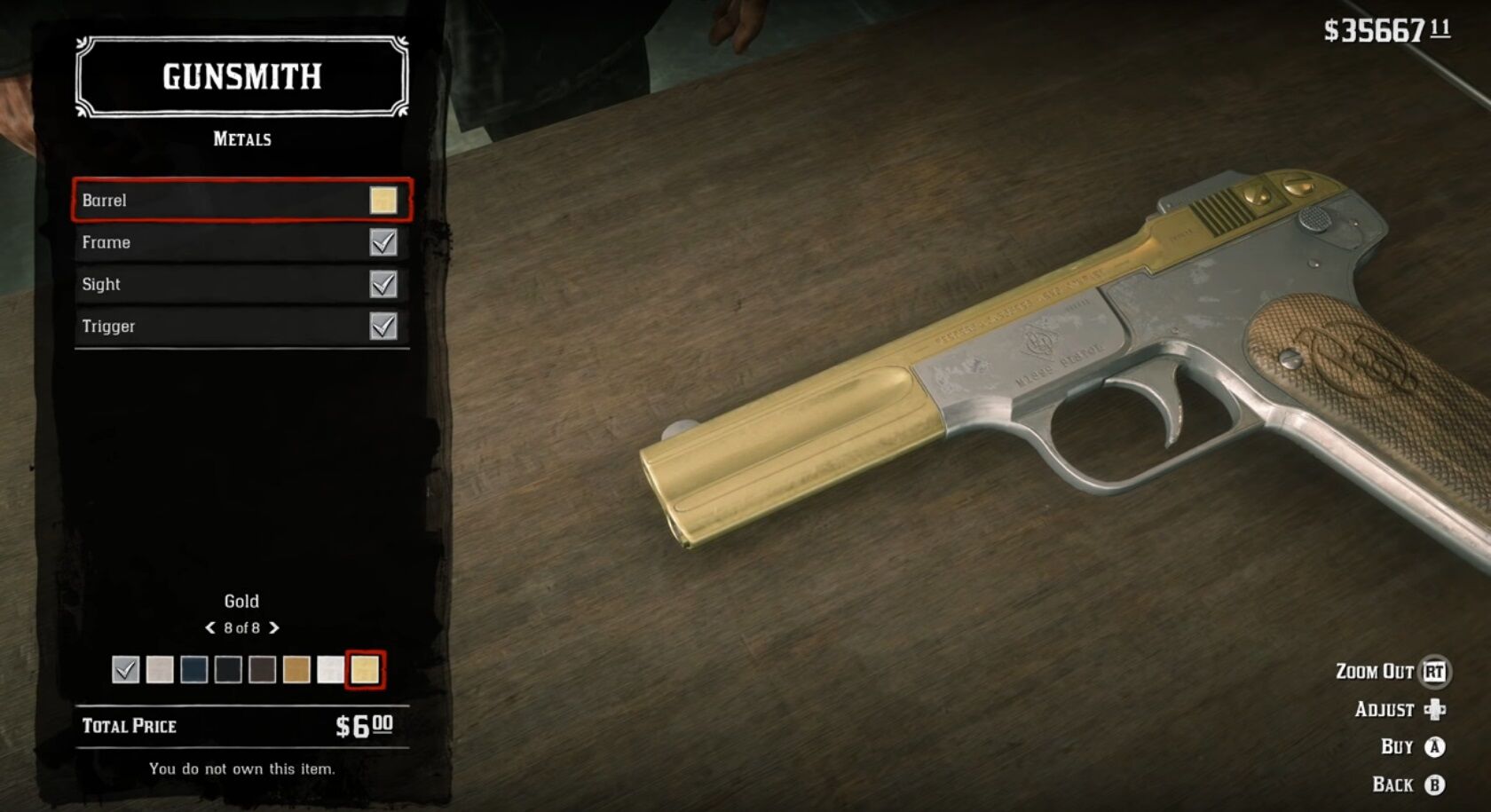Image resolution: width=1491 pixels, height=812 pixels.
Task: Click the gold preview swatch beside Barrel
Action: coord(382,200)
